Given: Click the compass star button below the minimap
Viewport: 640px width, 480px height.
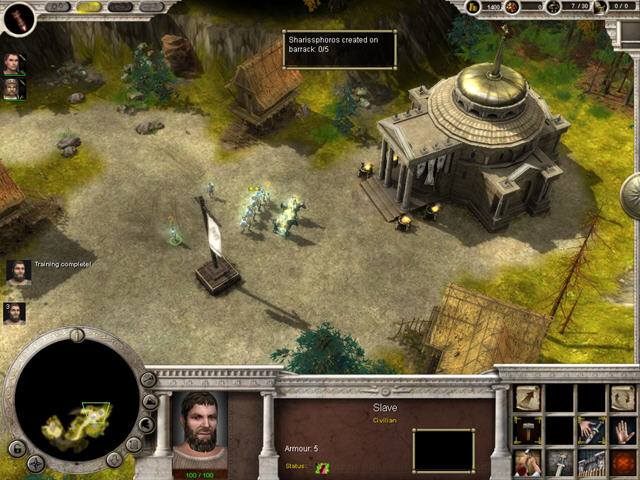Looking at the screenshot, I should pos(36,463).
